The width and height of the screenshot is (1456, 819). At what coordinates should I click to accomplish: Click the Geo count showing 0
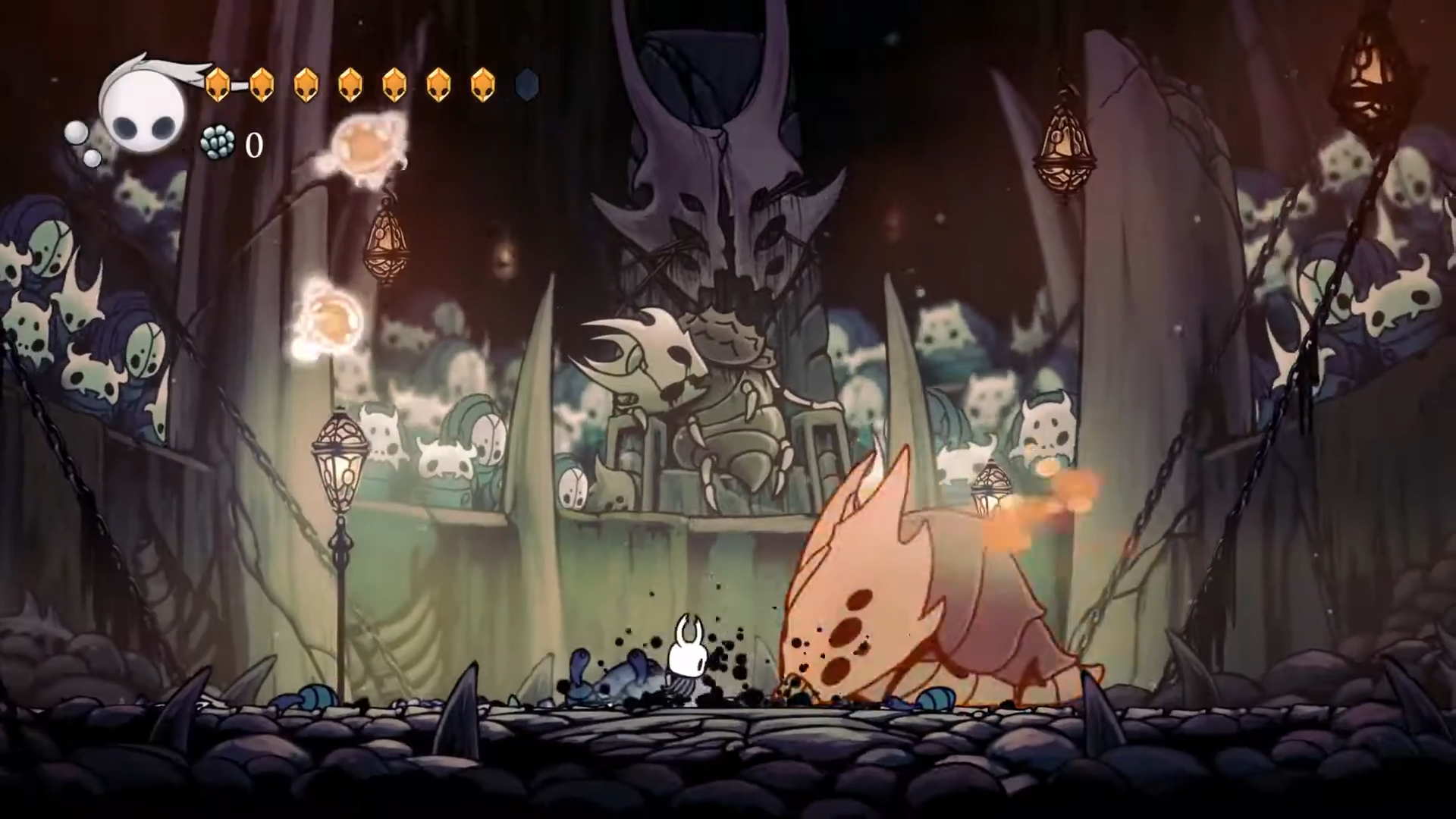tap(254, 146)
